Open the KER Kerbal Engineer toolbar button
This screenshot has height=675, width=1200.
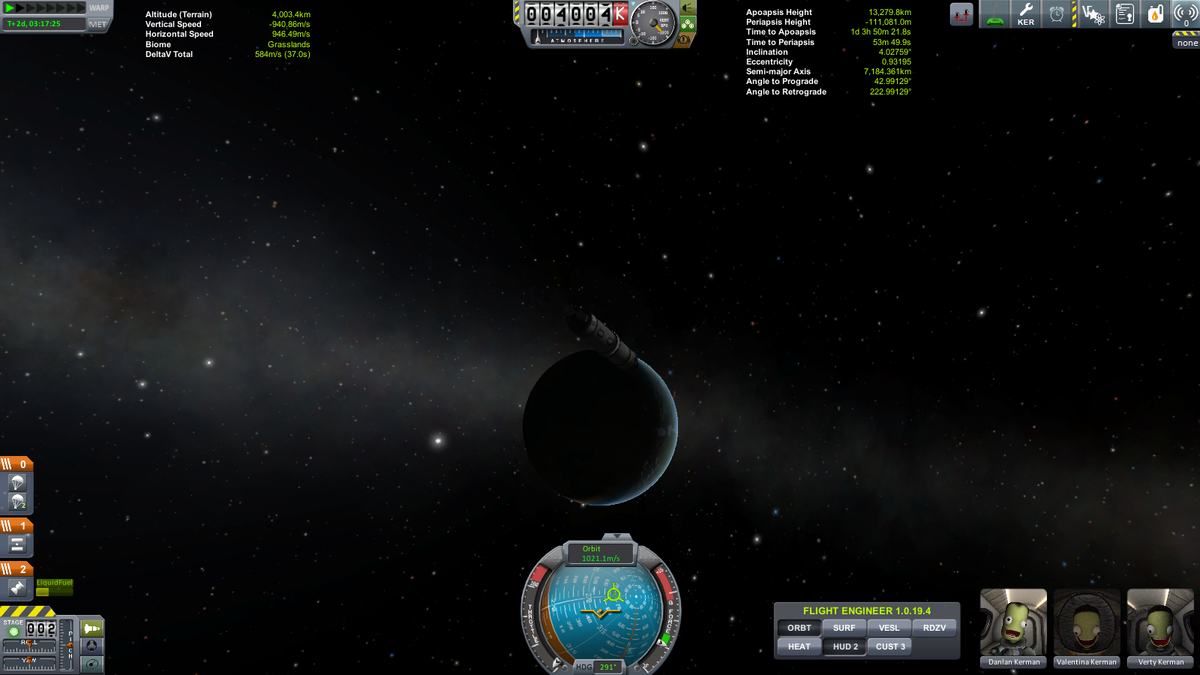(x=1025, y=14)
